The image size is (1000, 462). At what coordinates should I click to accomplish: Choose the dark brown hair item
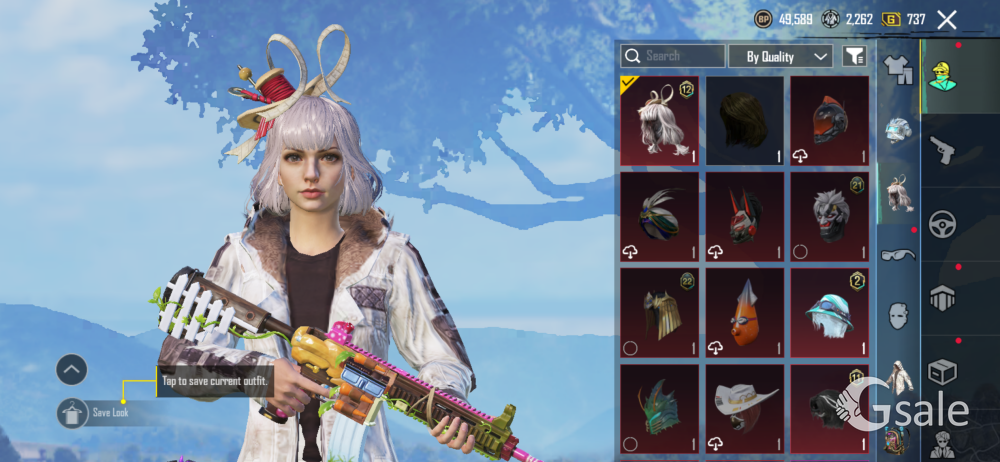[x=745, y=121]
